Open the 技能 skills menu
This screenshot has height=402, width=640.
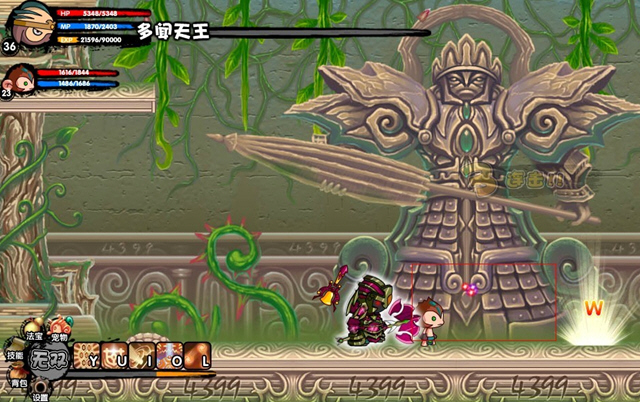[x=15, y=347]
